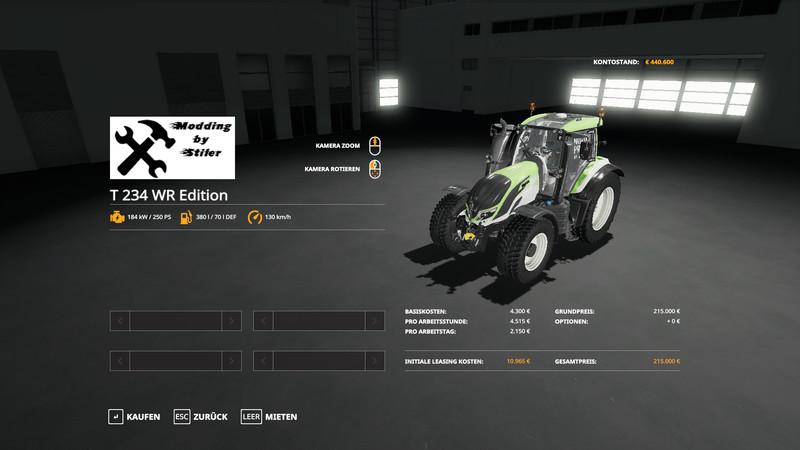Buy the tractor with Kaufen
Image resolution: width=800 pixels, height=450 pixels.
135,416
